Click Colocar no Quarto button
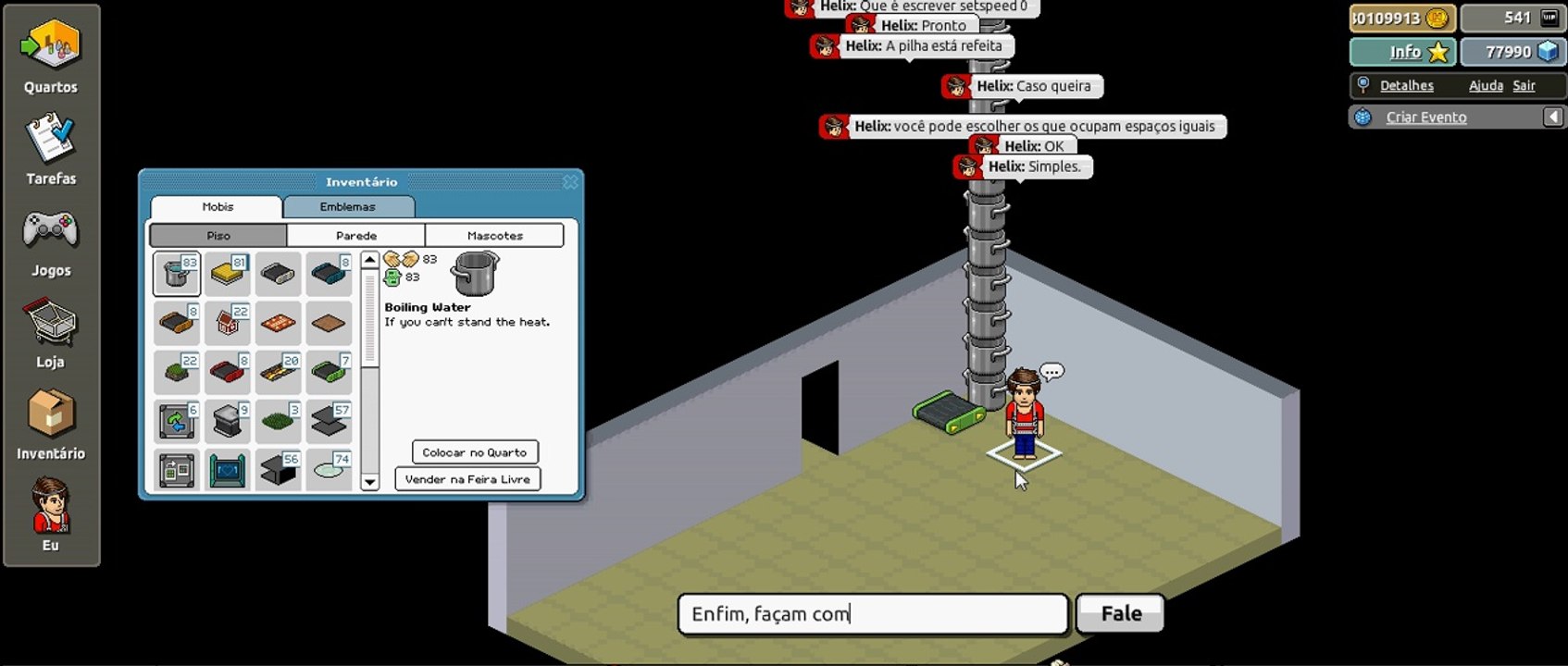Image resolution: width=1568 pixels, height=666 pixels. pos(474,452)
